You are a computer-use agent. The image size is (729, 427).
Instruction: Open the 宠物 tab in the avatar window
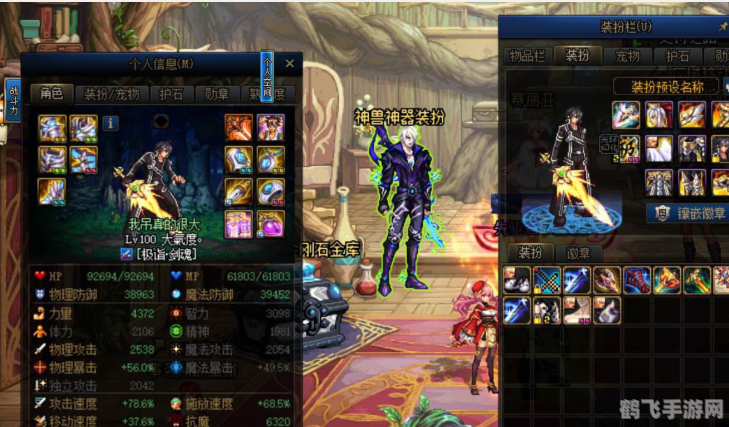[627, 56]
